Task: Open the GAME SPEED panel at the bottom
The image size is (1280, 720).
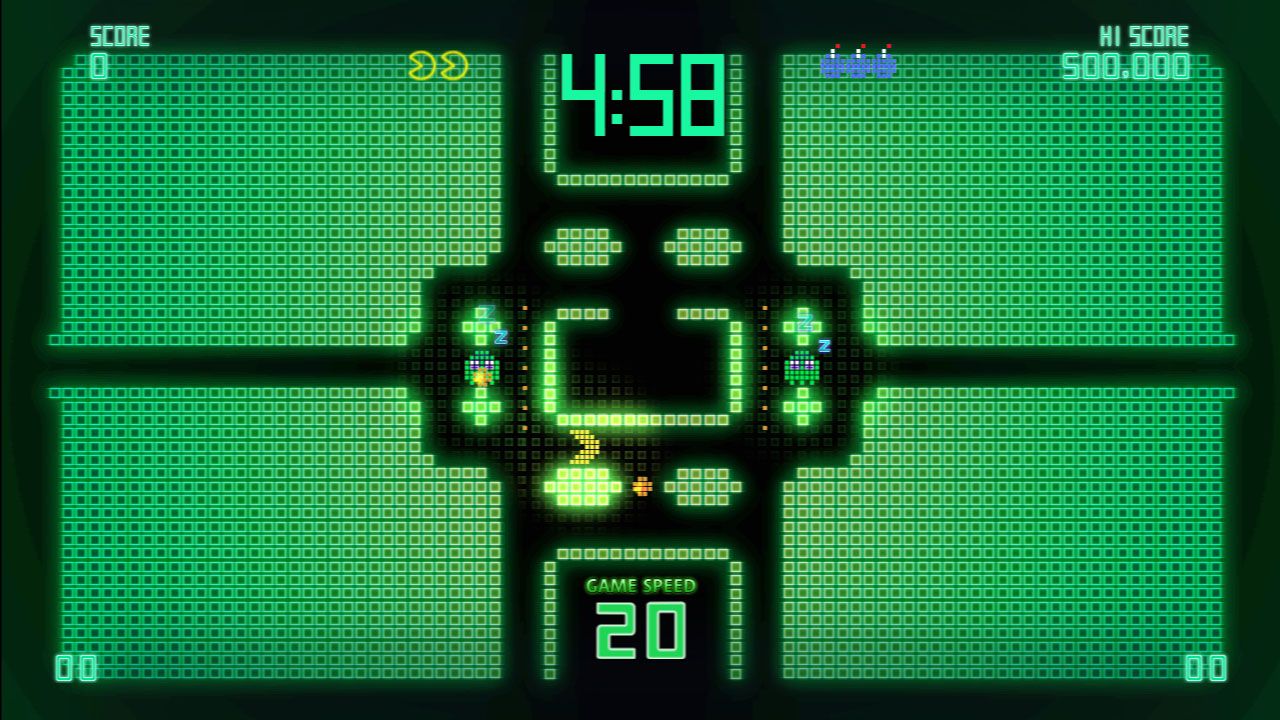Action: [640, 610]
